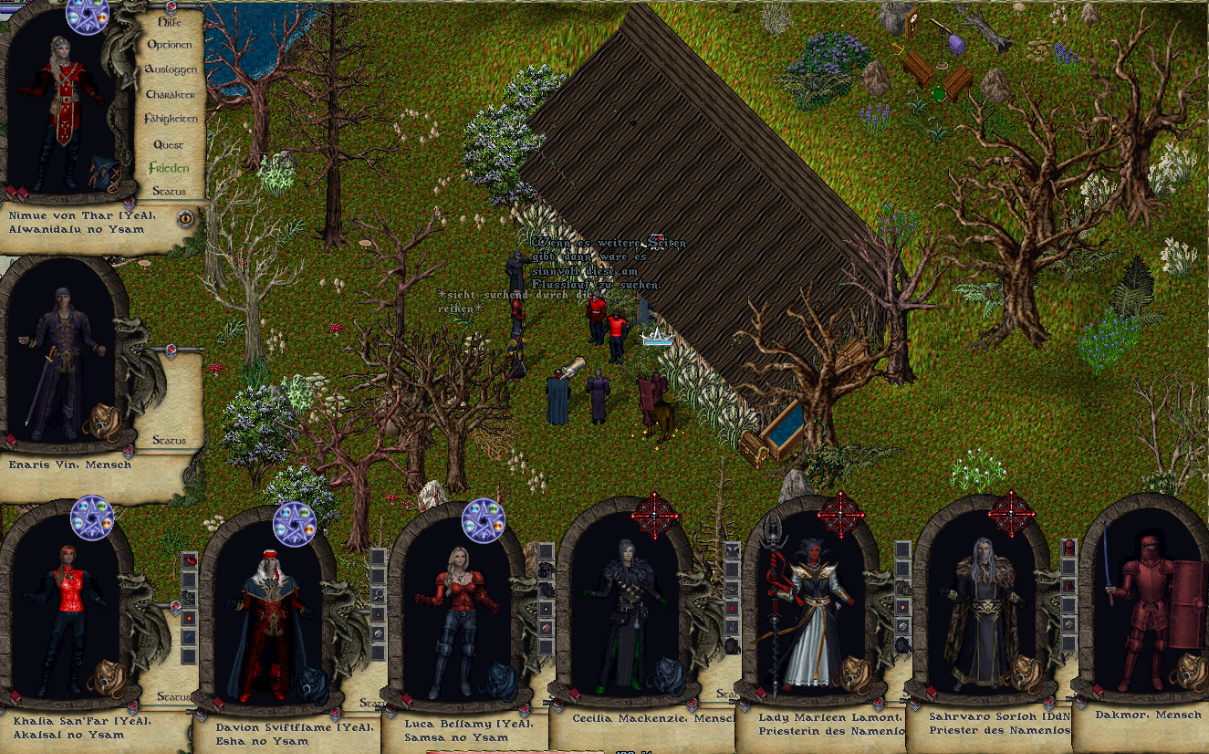
Task: Open the Status button on Enaris Vin's paperdoll
Action: (169, 440)
